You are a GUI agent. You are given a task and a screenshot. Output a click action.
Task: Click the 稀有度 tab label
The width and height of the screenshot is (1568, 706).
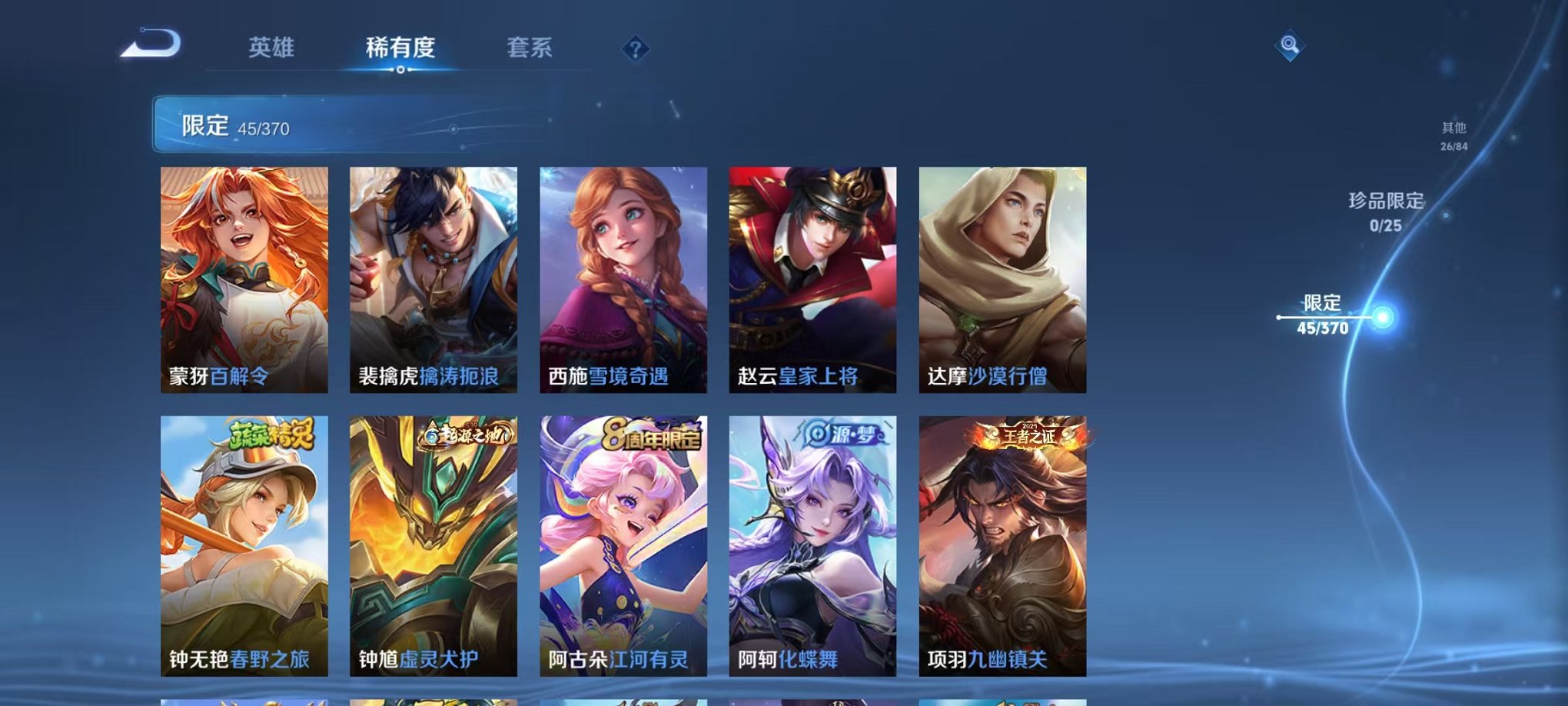pyautogui.click(x=399, y=48)
